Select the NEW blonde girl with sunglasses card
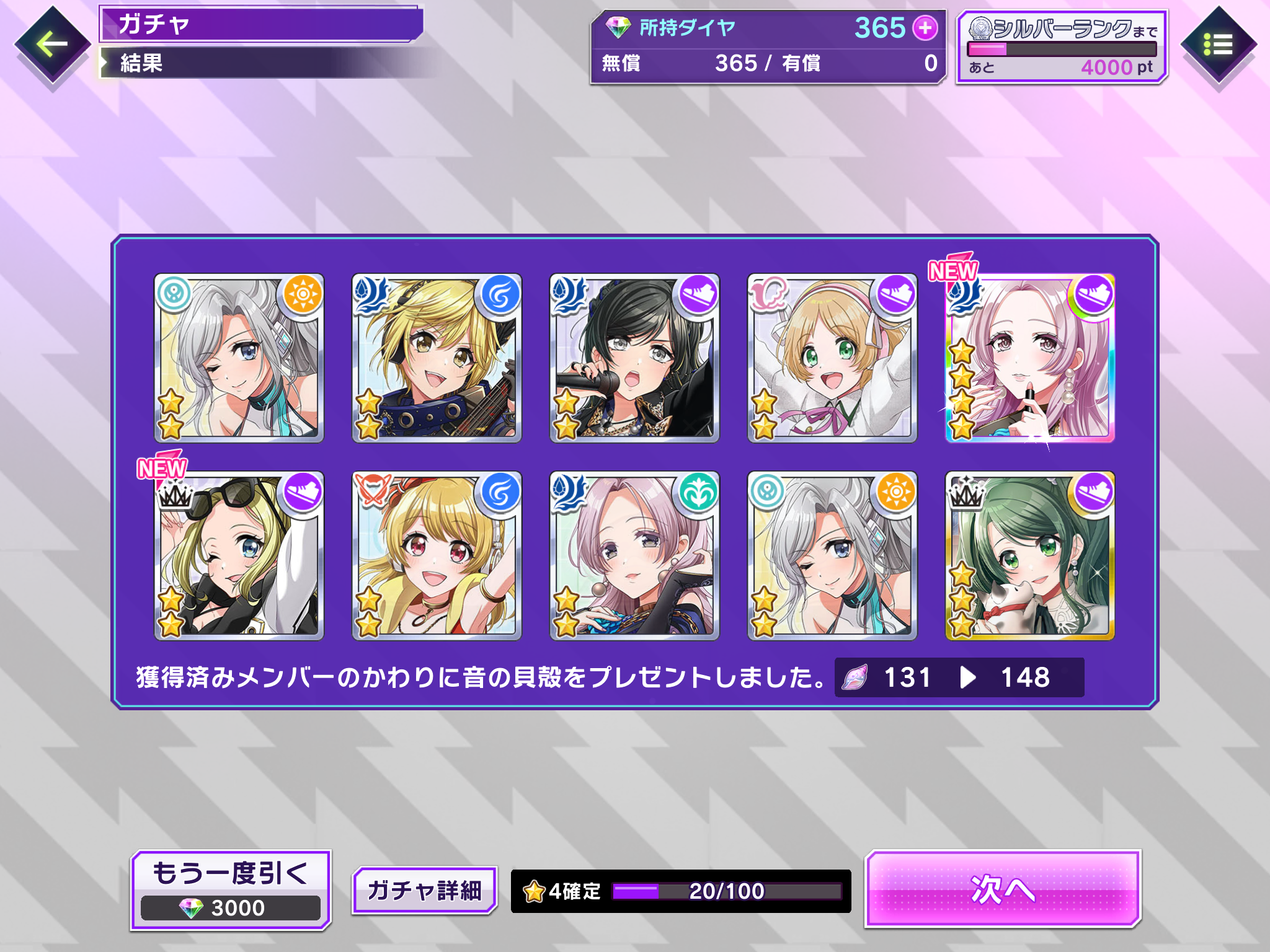This screenshot has width=1270, height=952. tap(239, 556)
